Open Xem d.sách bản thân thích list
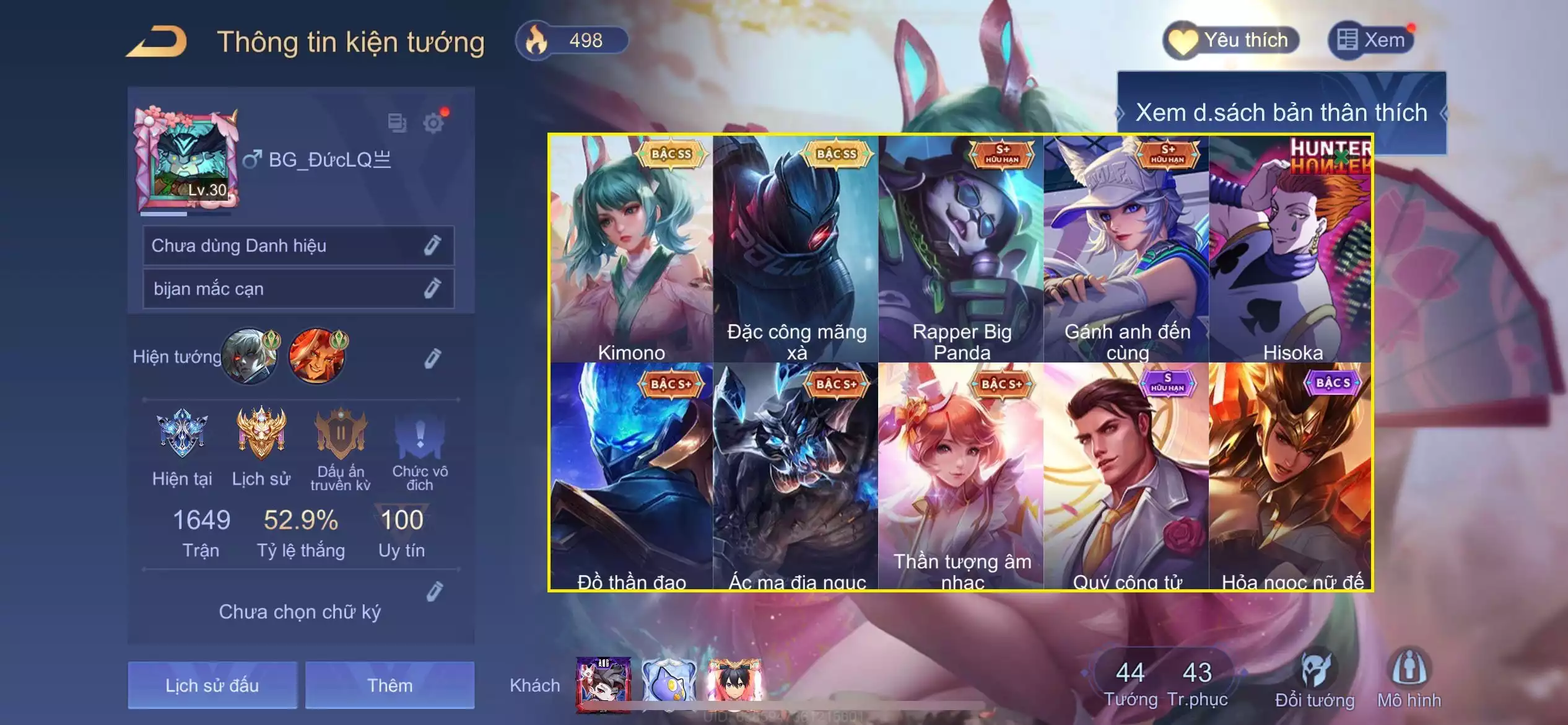Image resolution: width=1568 pixels, height=725 pixels. [1281, 113]
